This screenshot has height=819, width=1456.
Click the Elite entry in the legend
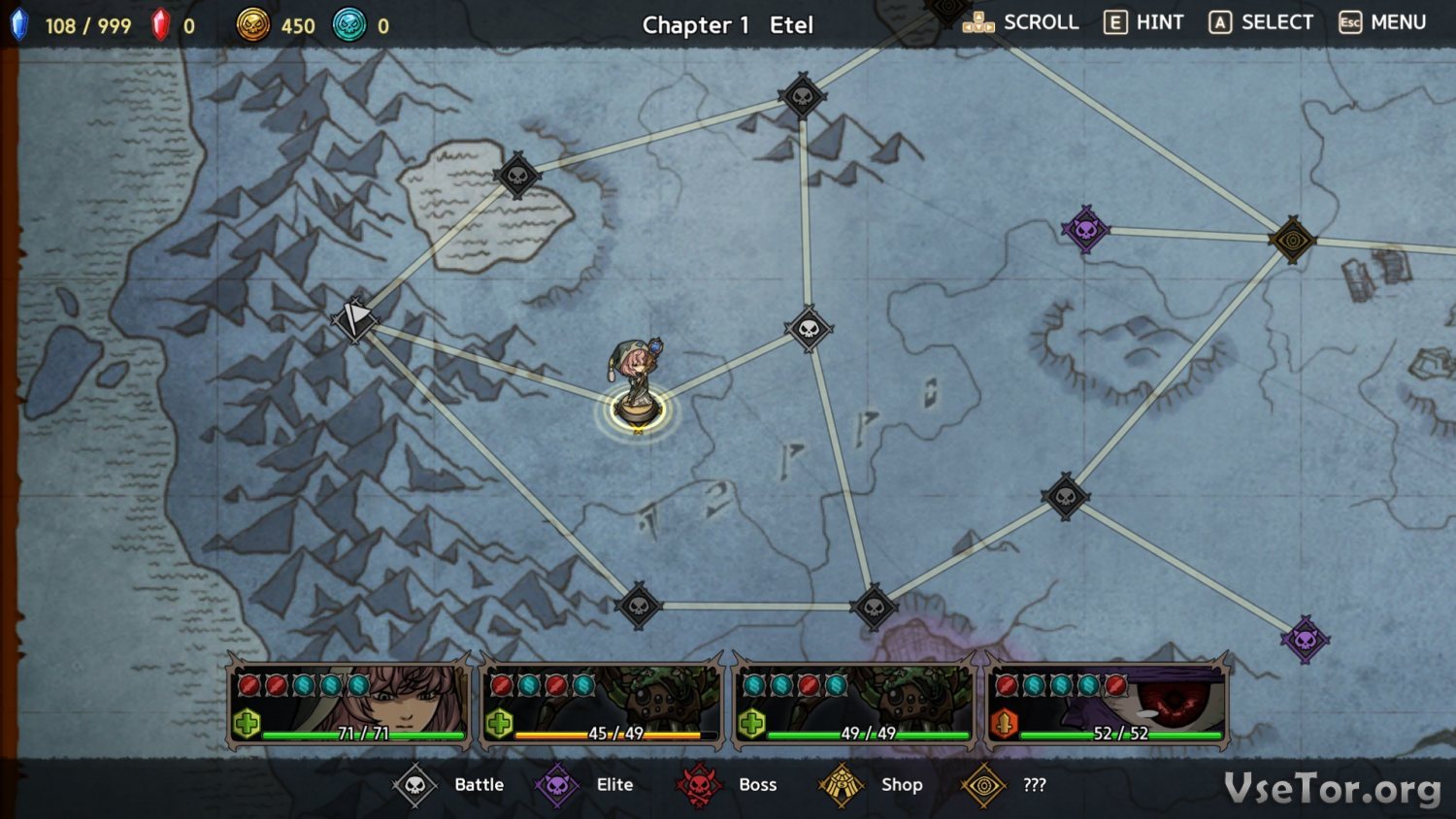[585, 785]
